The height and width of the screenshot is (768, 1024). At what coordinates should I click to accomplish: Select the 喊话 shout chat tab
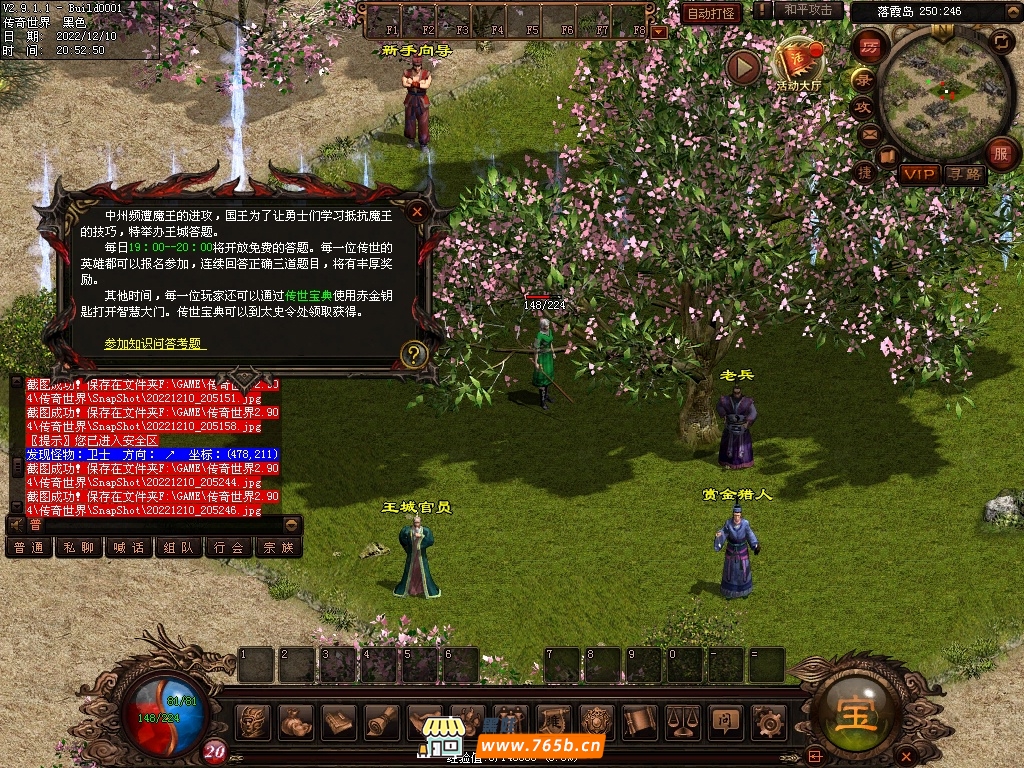point(128,547)
